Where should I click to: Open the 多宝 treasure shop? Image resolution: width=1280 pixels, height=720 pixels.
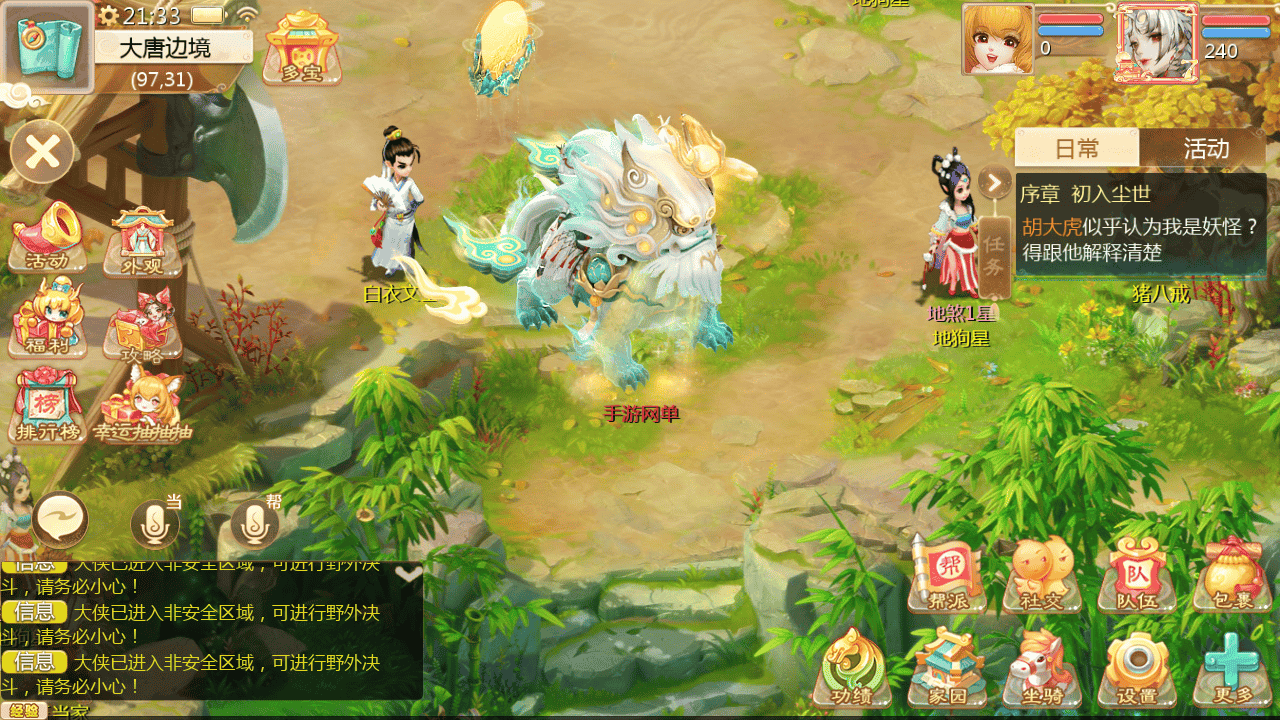[x=301, y=48]
